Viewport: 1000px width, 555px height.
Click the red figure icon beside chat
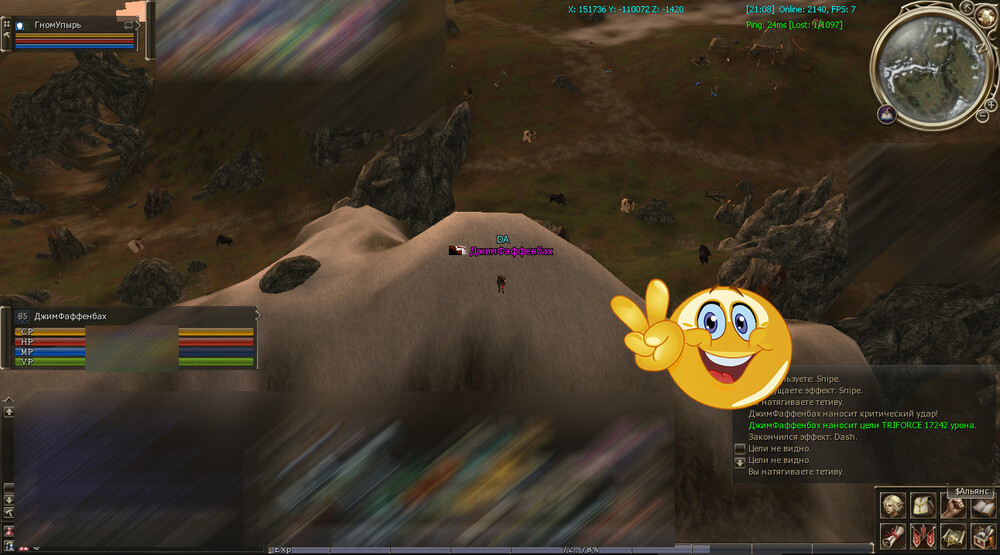coord(9,529)
